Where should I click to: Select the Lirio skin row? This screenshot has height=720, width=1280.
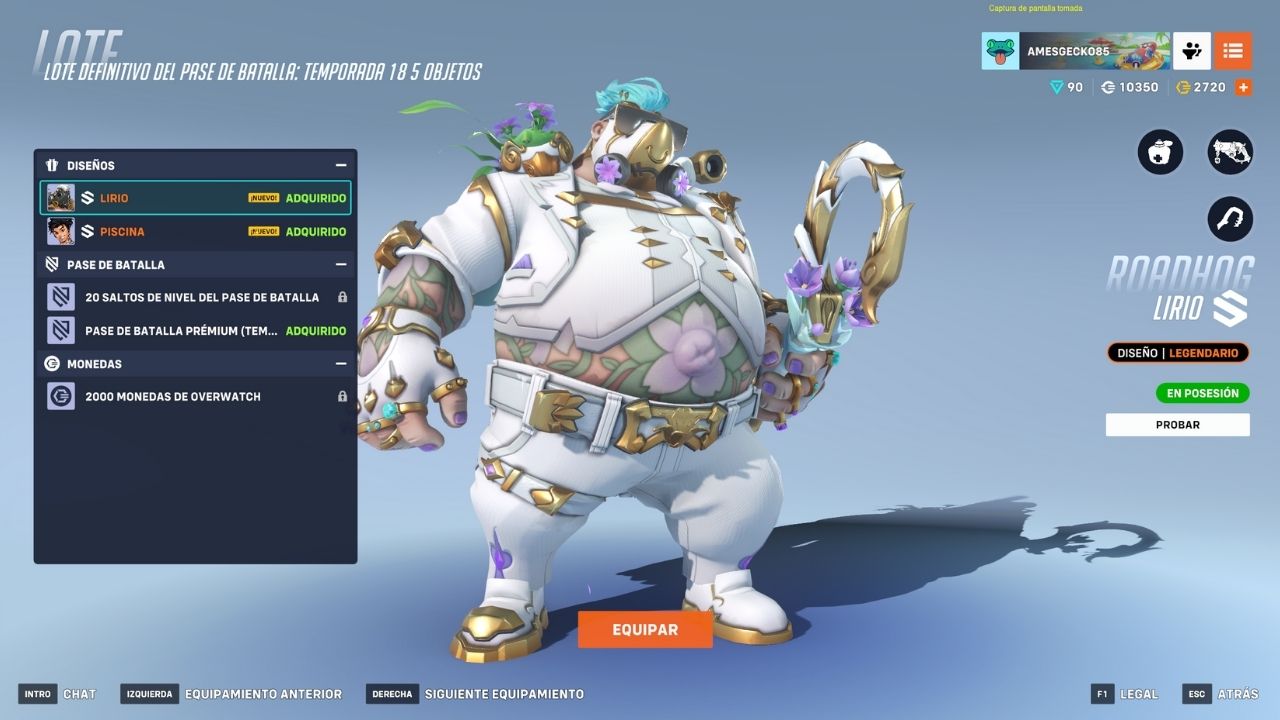coord(195,198)
